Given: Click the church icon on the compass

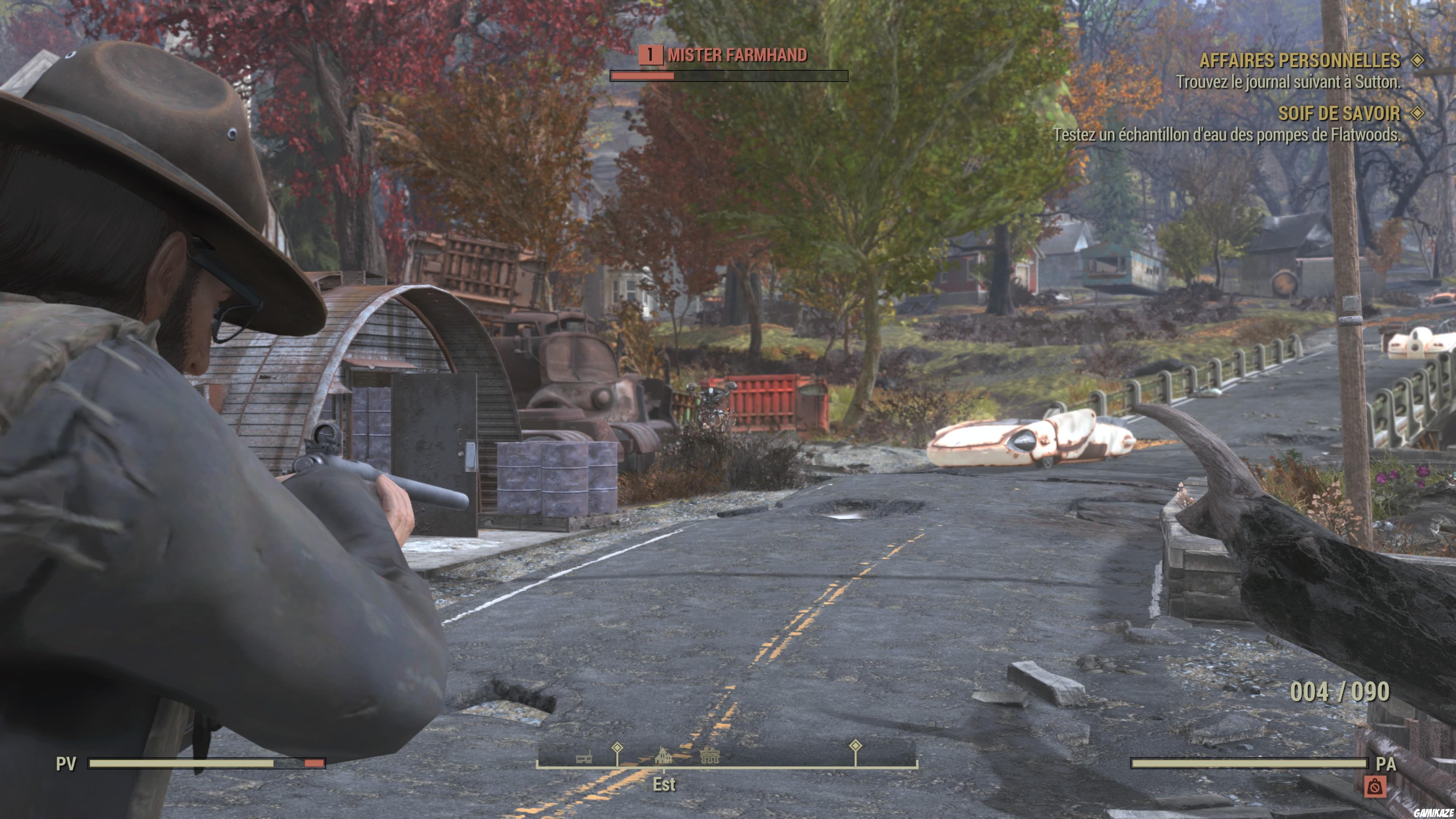Looking at the screenshot, I should coord(663,756).
